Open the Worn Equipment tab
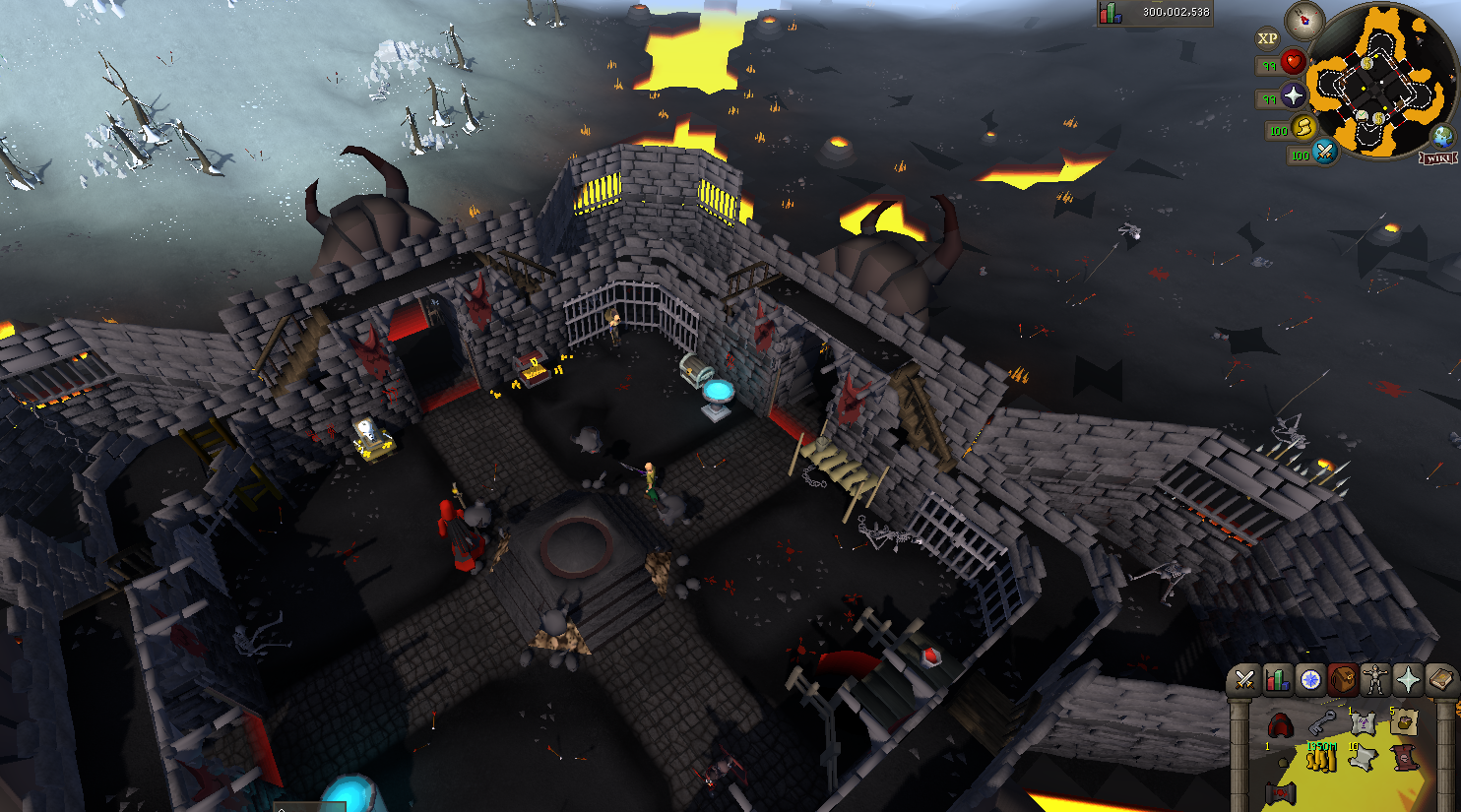The image size is (1461, 812). coord(1375,680)
